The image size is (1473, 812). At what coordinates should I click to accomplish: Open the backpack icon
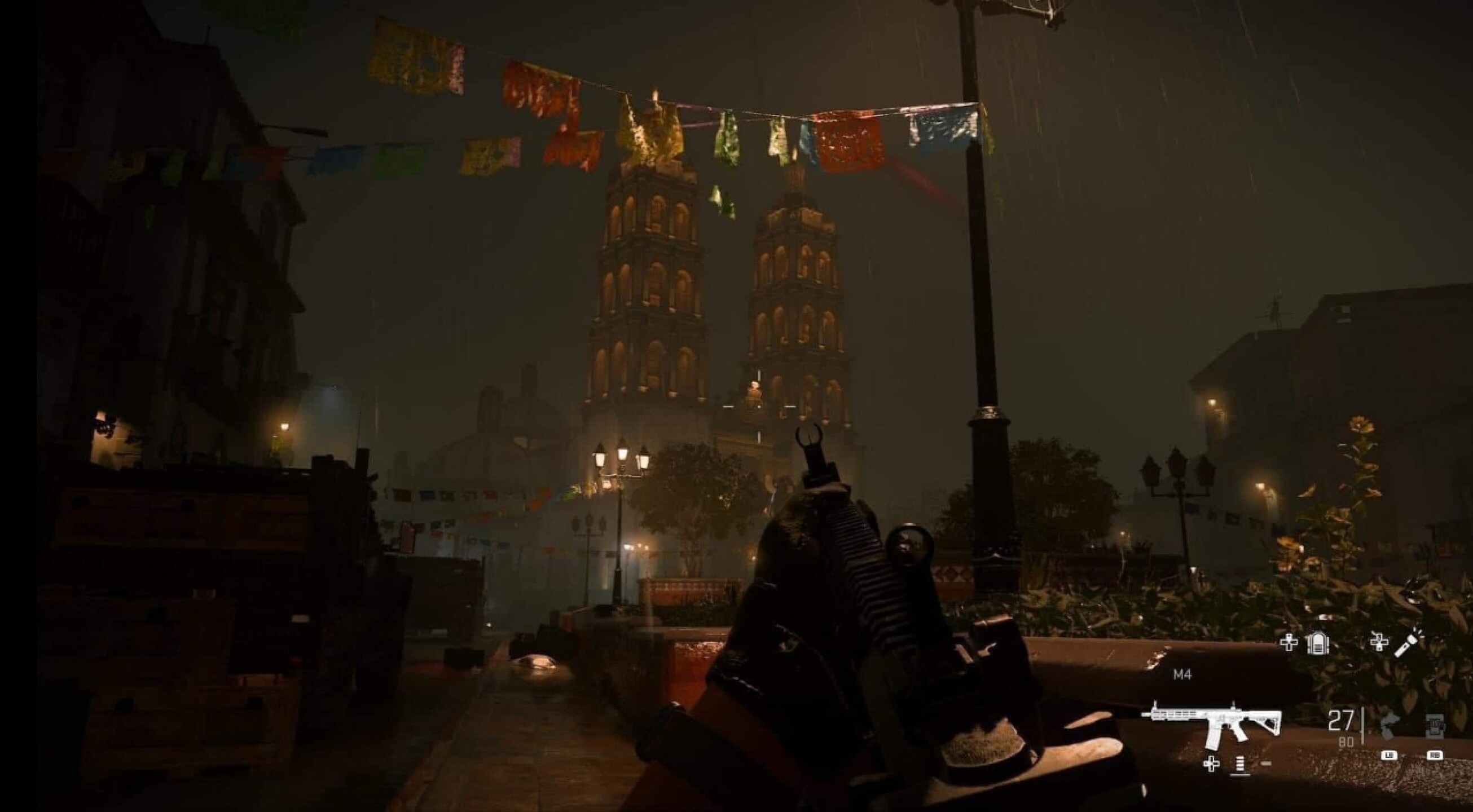click(x=1317, y=643)
